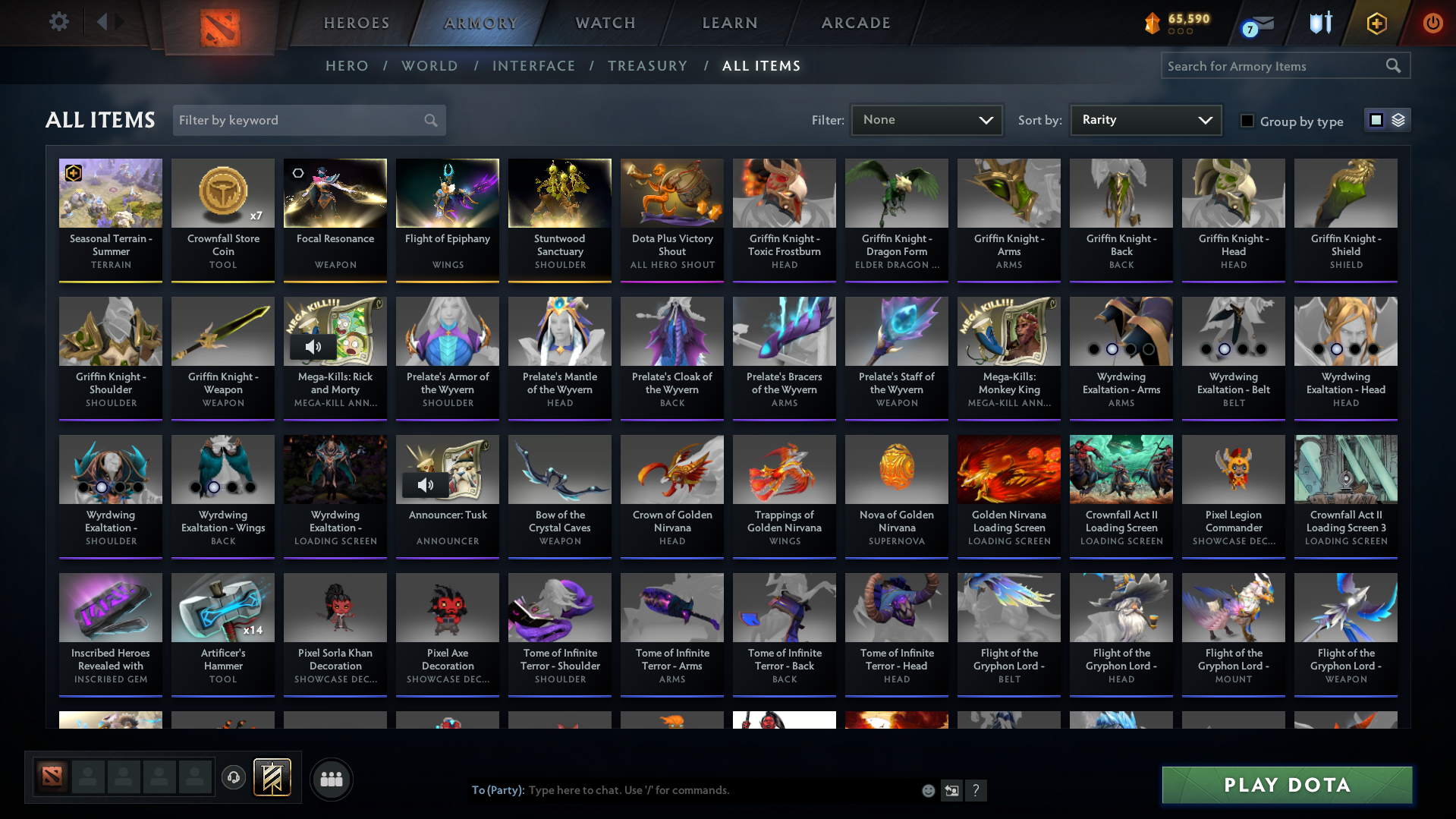Open the Sort by Rarity dropdown
This screenshot has height=819, width=1456.
click(1145, 120)
